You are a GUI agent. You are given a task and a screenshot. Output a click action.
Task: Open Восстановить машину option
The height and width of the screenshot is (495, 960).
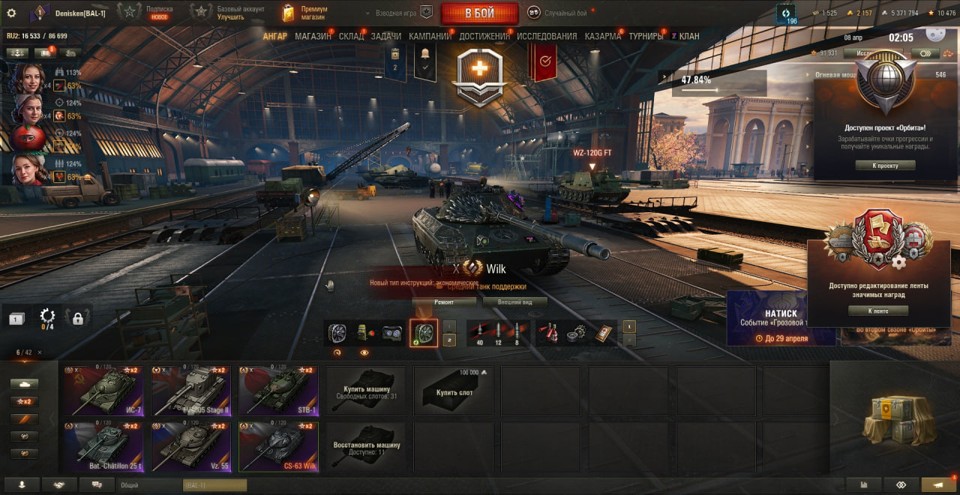click(x=367, y=446)
